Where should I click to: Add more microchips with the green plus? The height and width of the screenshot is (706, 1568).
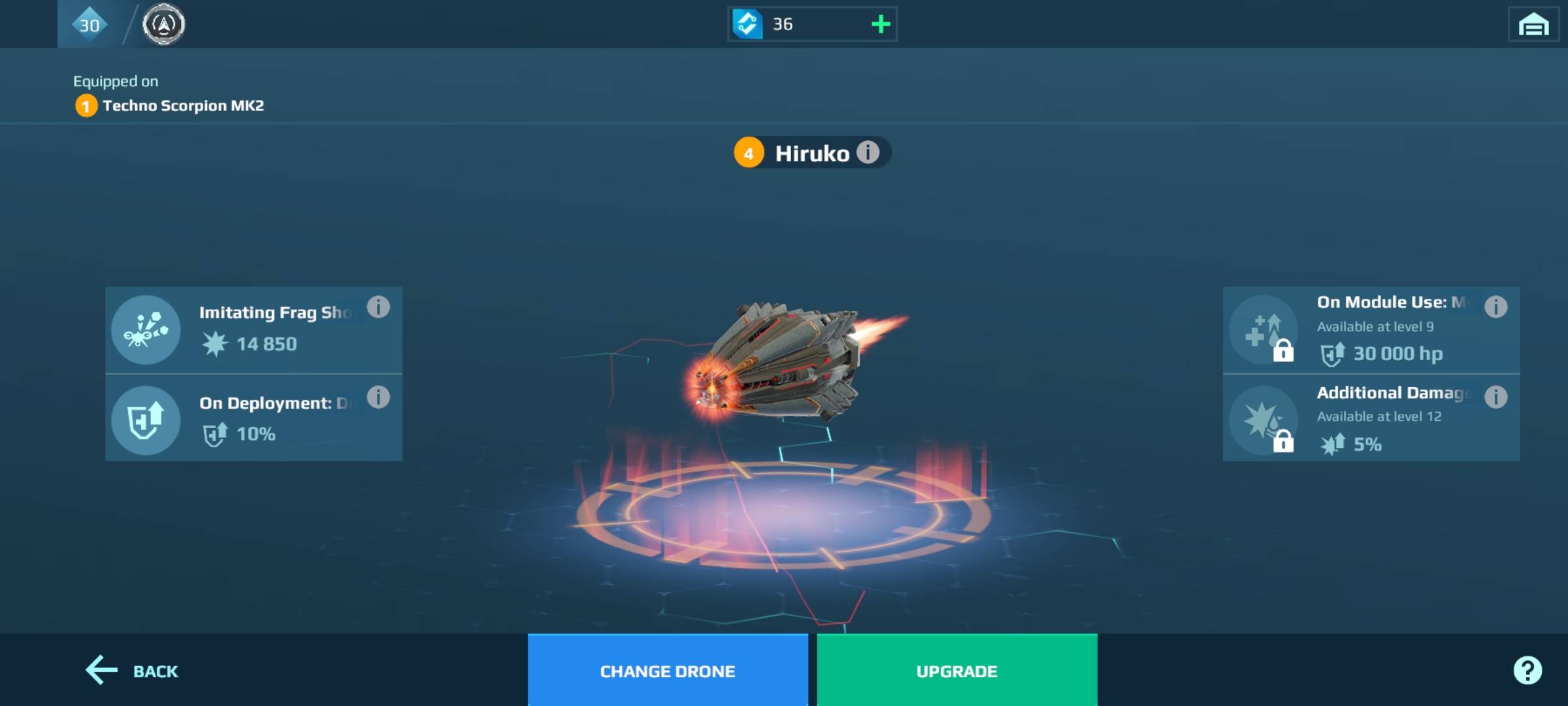click(881, 25)
